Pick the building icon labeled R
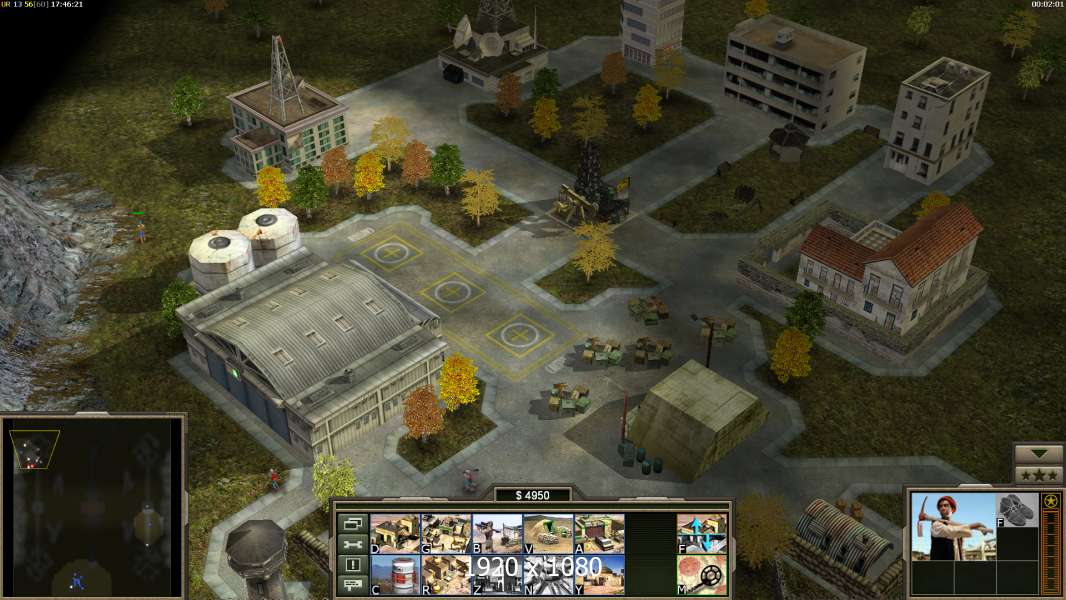Image resolution: width=1066 pixels, height=600 pixels. (446, 575)
